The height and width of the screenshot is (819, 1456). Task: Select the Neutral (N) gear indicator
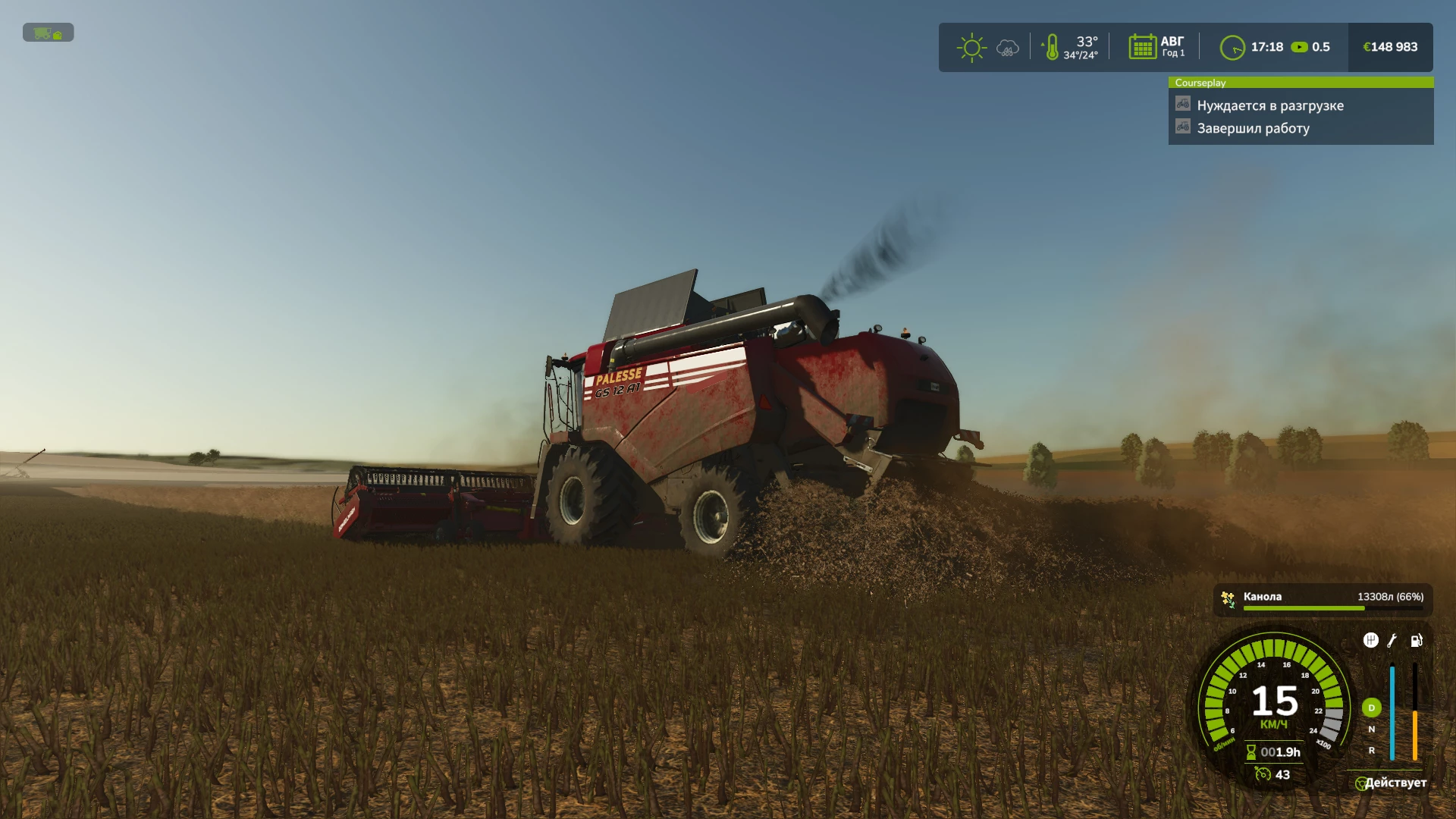click(x=1371, y=729)
